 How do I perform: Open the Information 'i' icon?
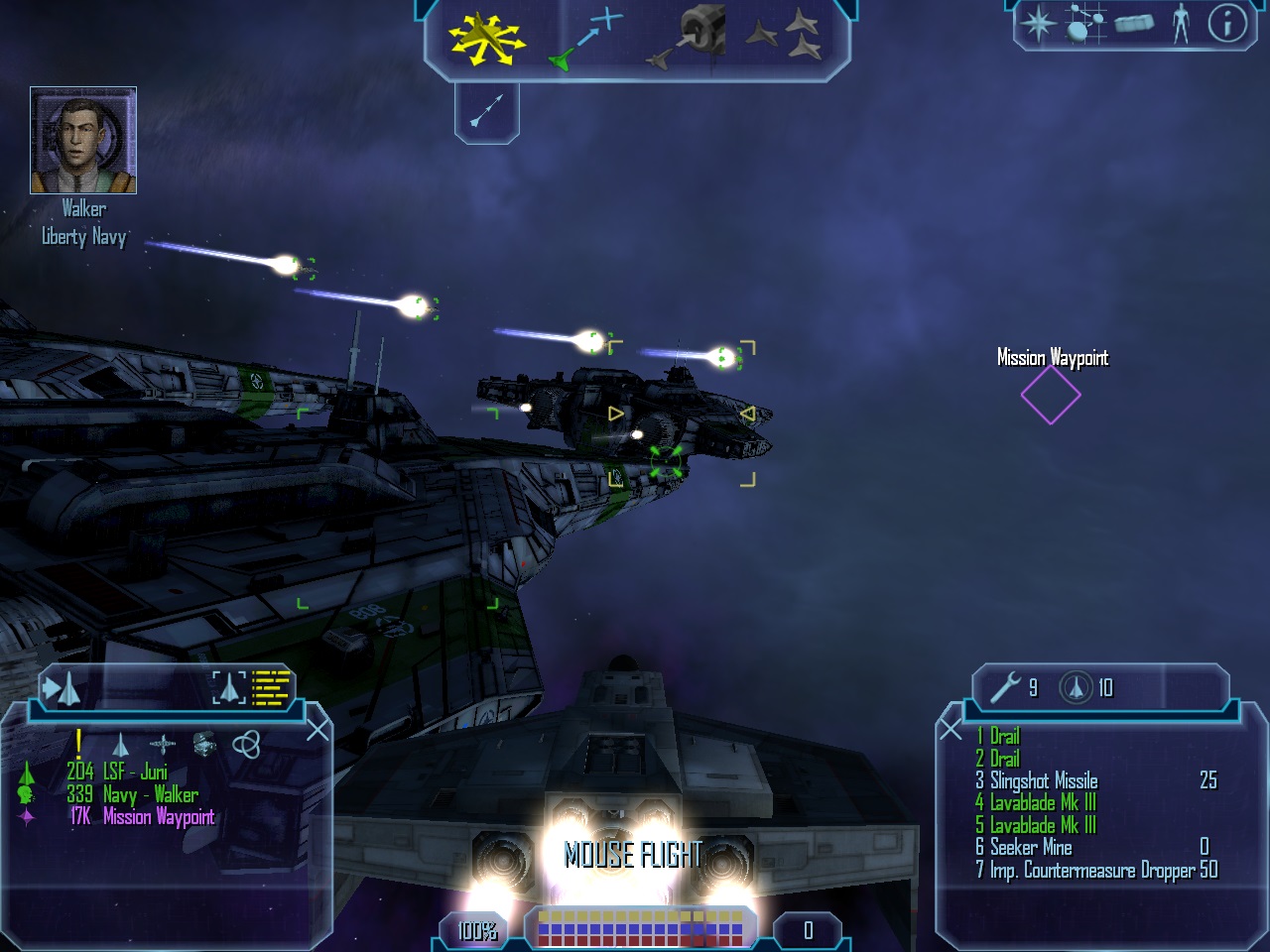(1227, 23)
